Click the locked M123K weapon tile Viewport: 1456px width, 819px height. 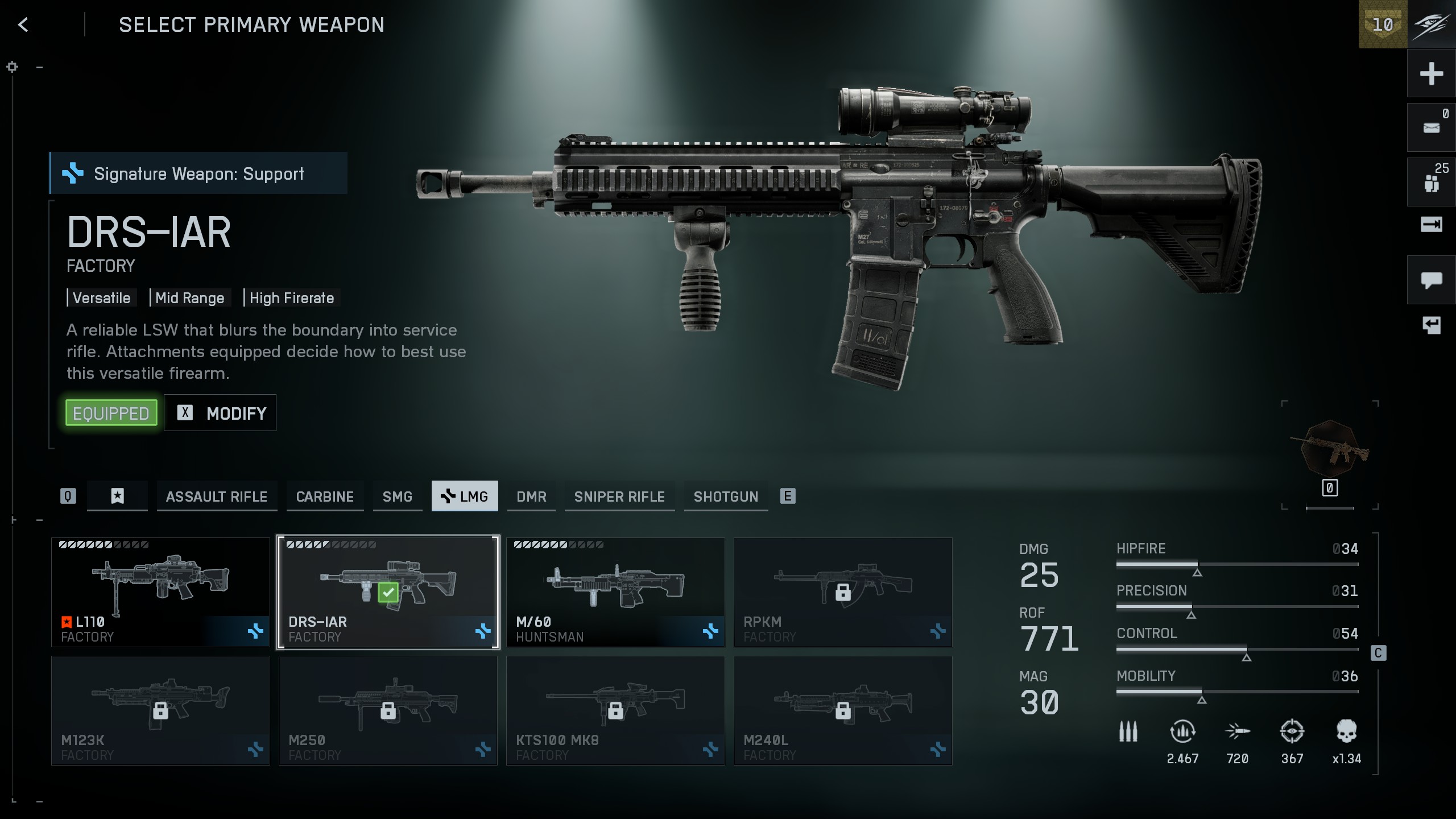coord(160,710)
